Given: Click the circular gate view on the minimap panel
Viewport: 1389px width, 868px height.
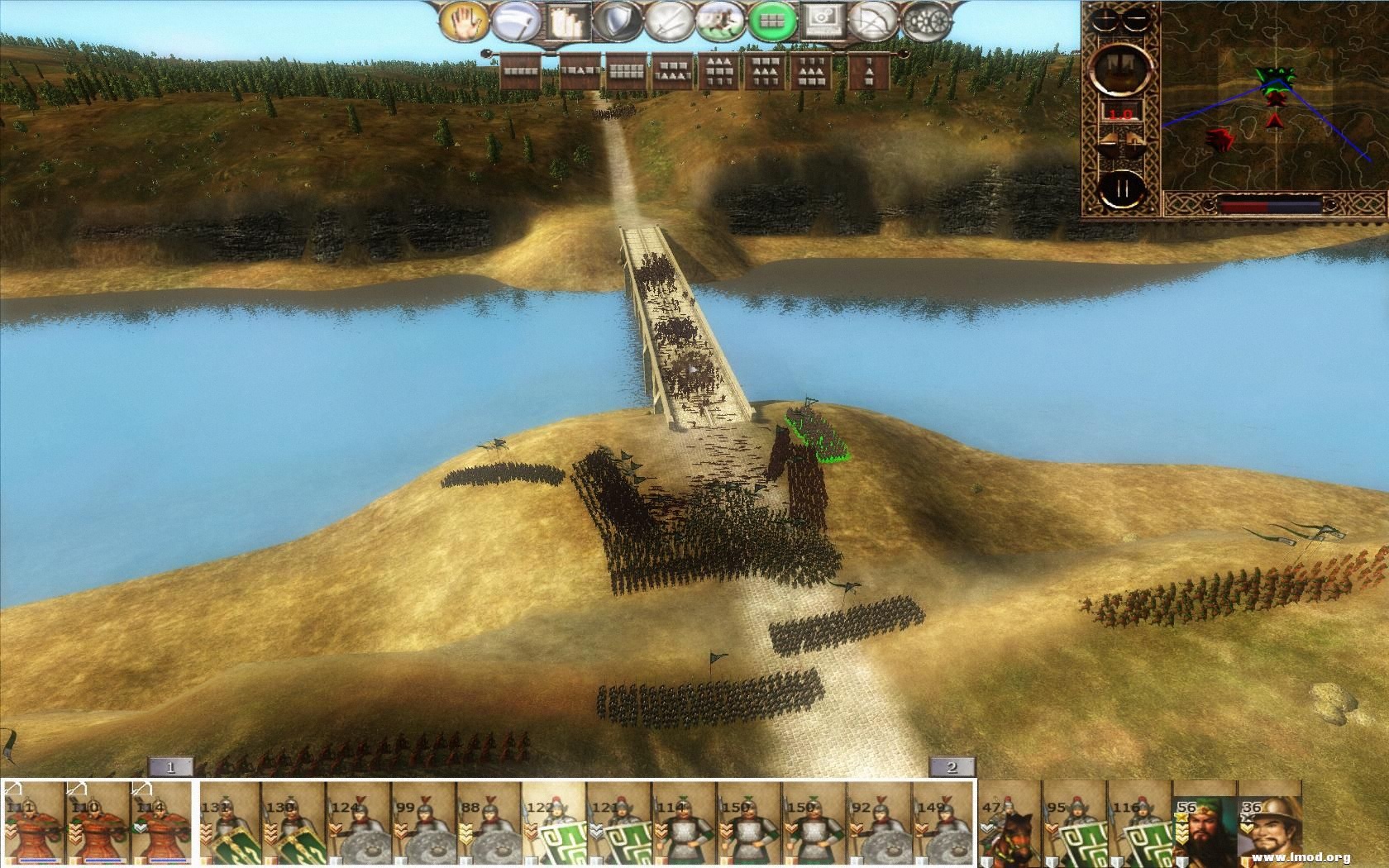Looking at the screenshot, I should click(x=1119, y=70).
